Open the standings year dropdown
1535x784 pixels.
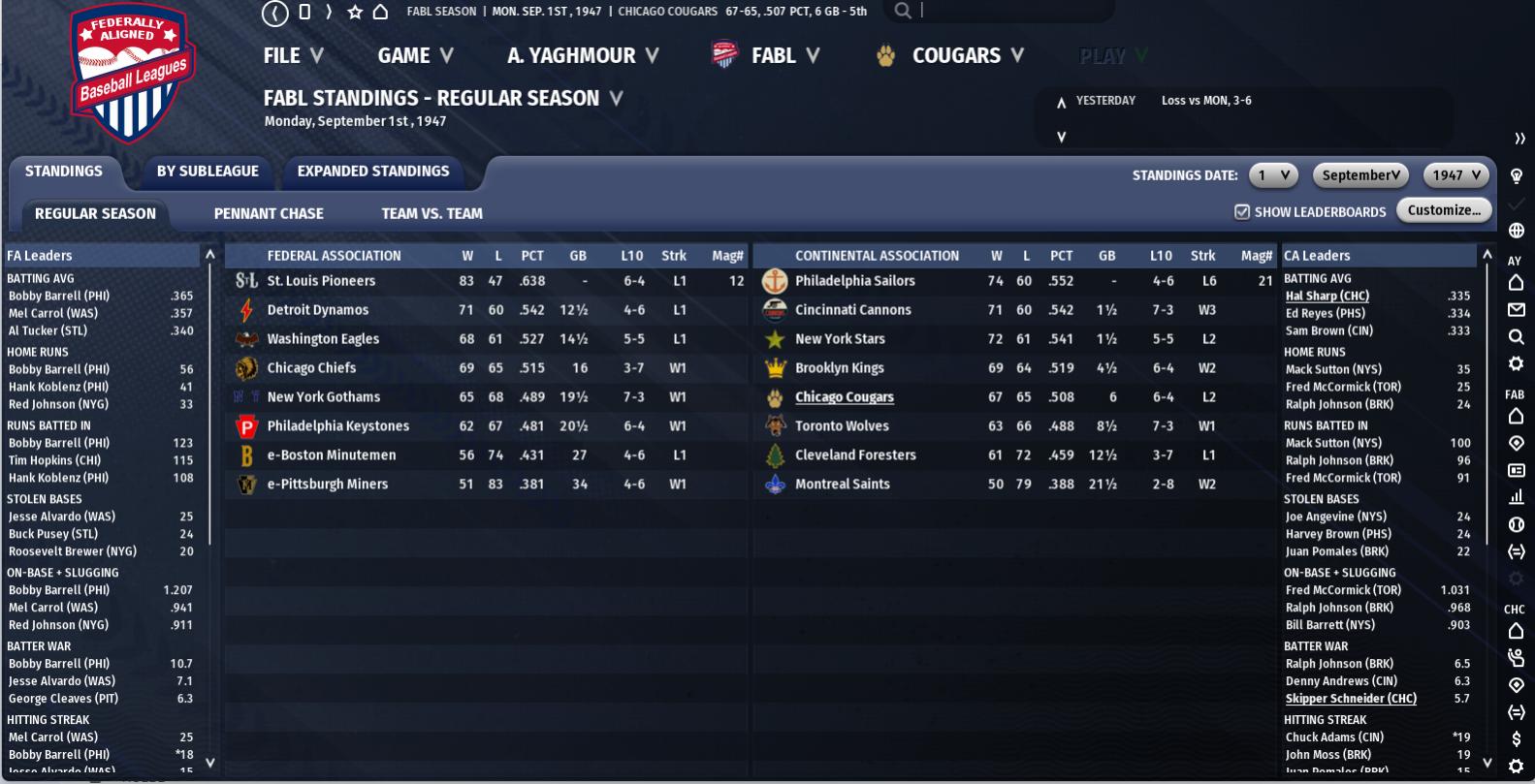click(1455, 175)
